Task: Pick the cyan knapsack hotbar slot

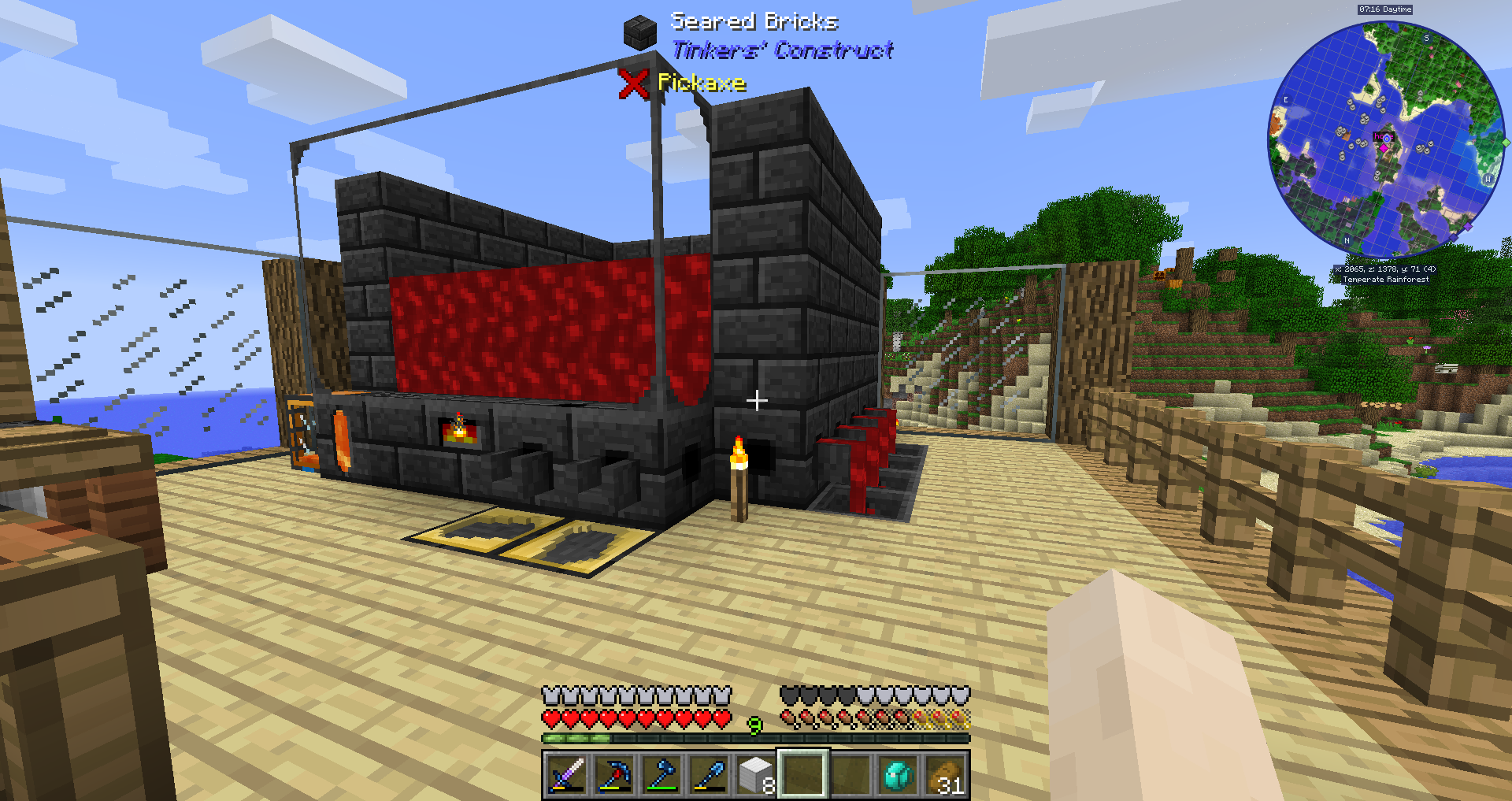Action: point(897,774)
